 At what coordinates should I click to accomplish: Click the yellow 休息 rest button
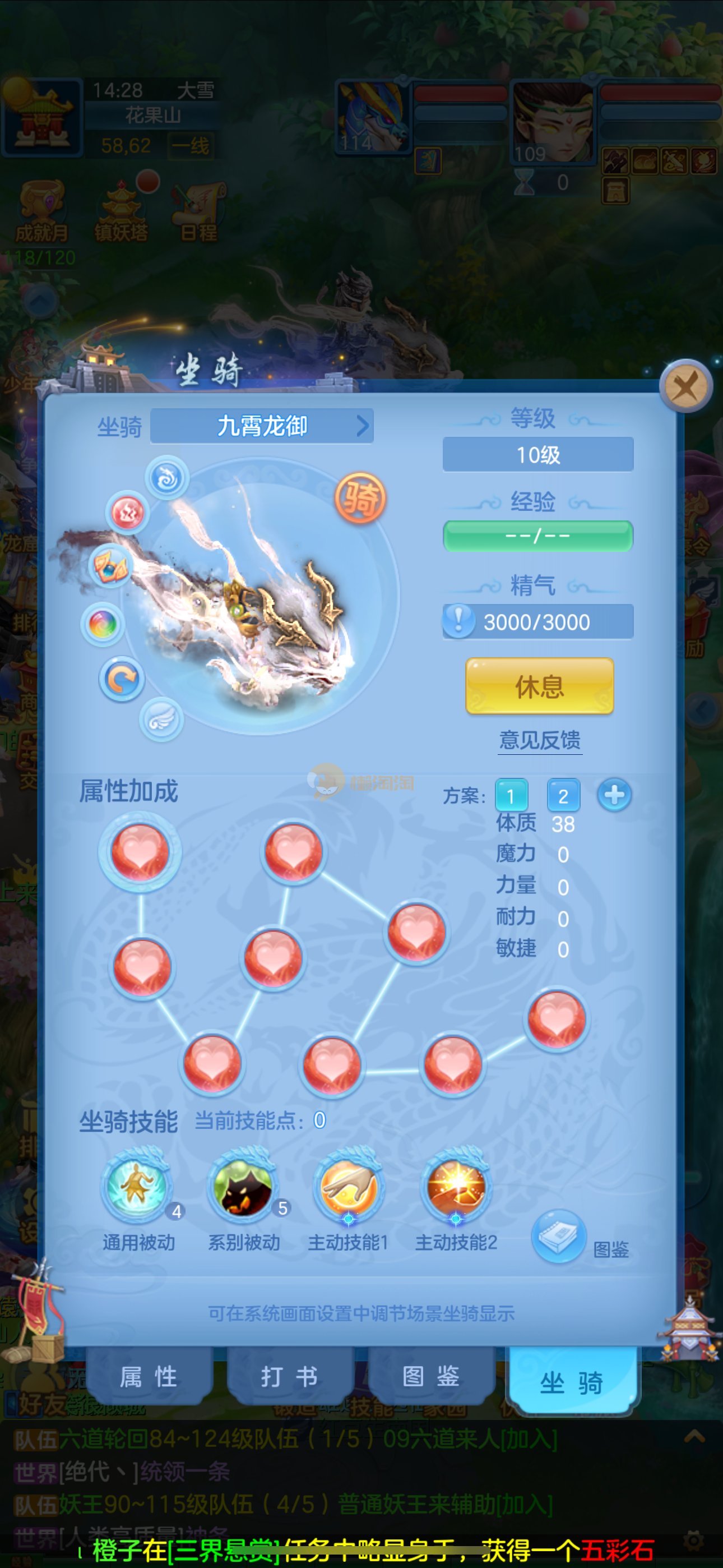click(539, 686)
